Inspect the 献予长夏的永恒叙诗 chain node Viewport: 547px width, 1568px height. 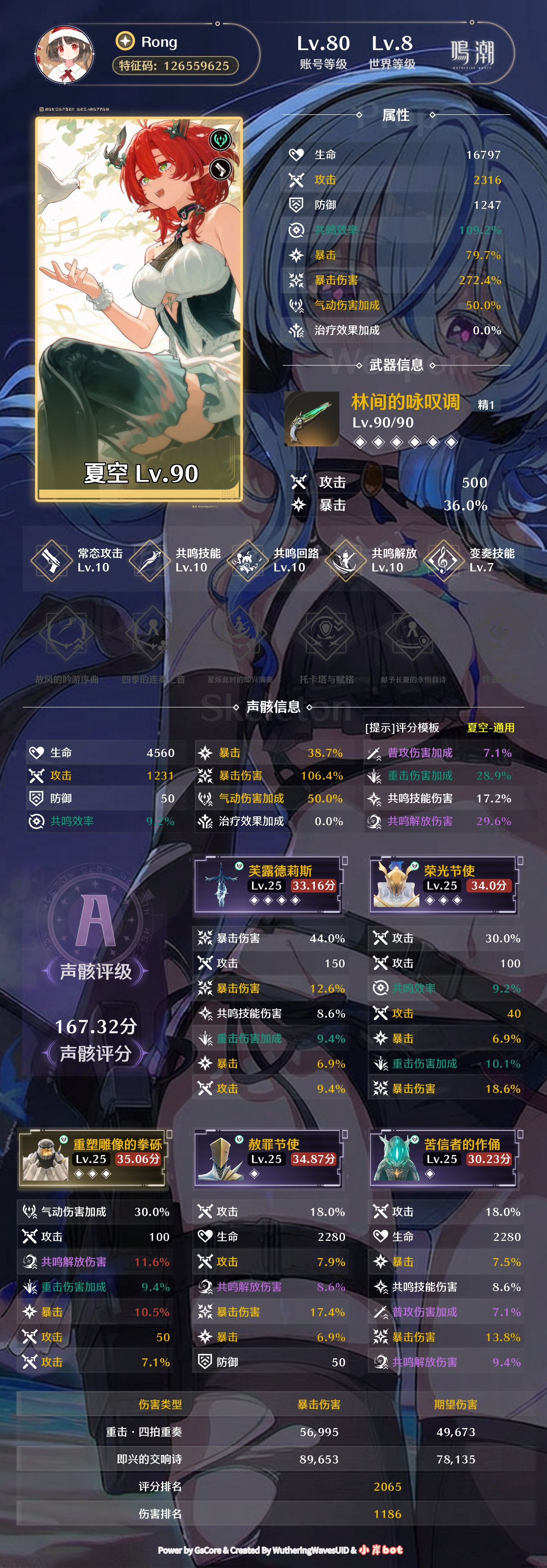point(413,636)
